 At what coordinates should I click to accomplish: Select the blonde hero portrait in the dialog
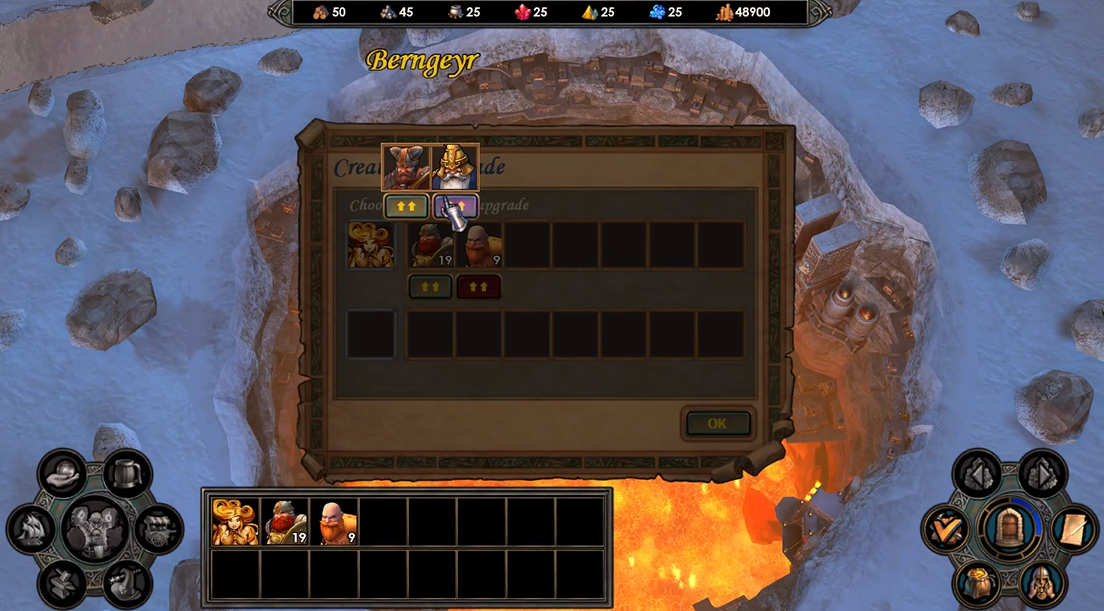tap(370, 245)
